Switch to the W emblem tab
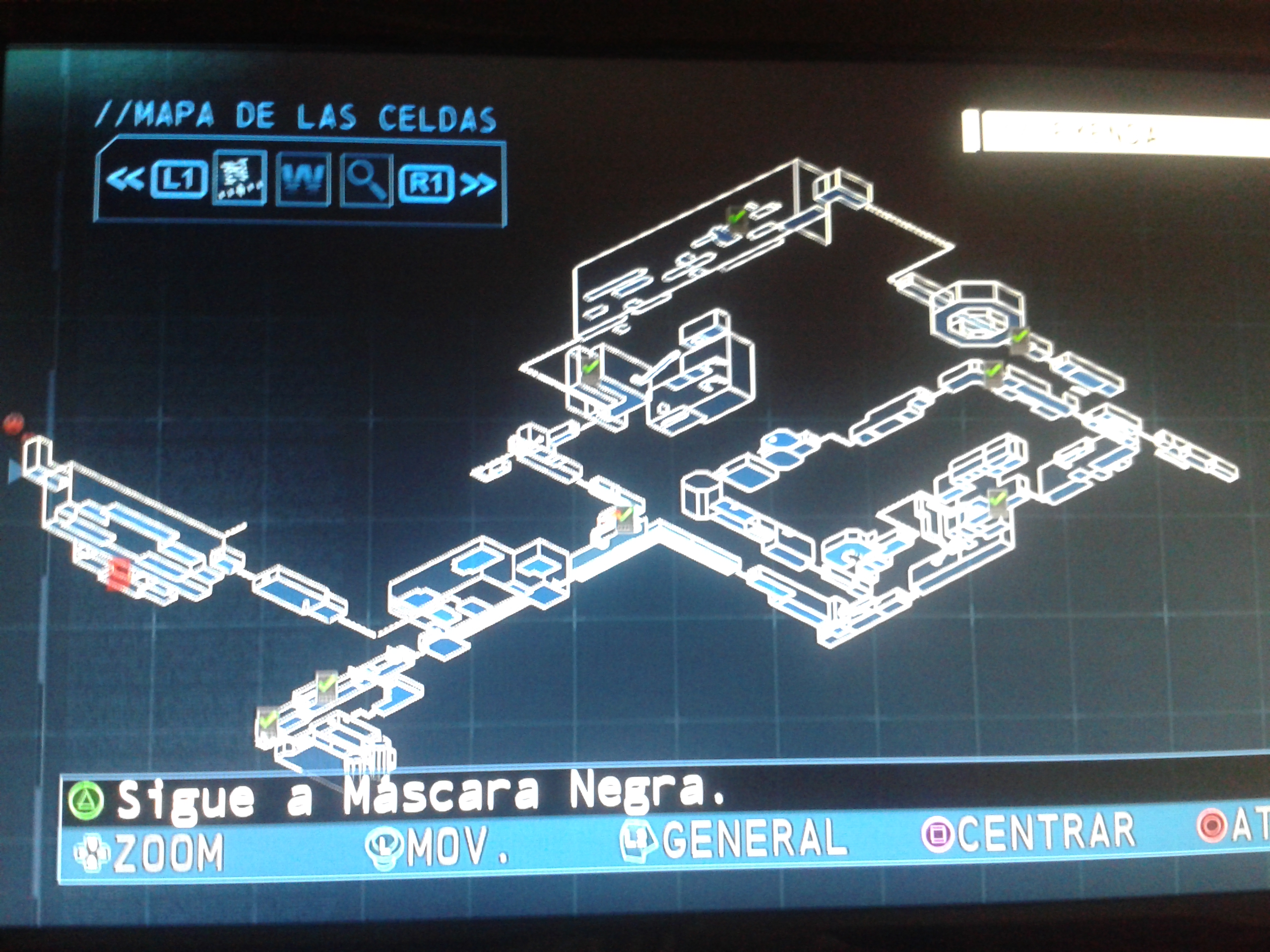Screen dimensions: 1270x952 tap(303, 180)
